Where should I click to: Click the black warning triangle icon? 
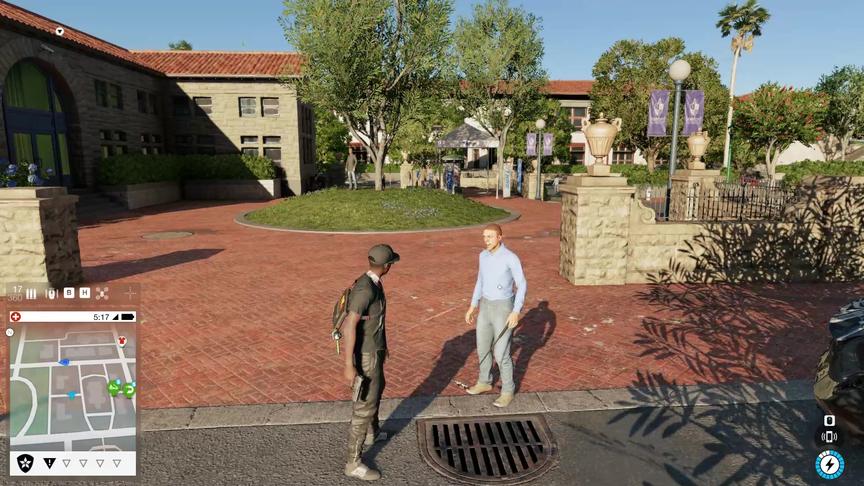click(49, 463)
